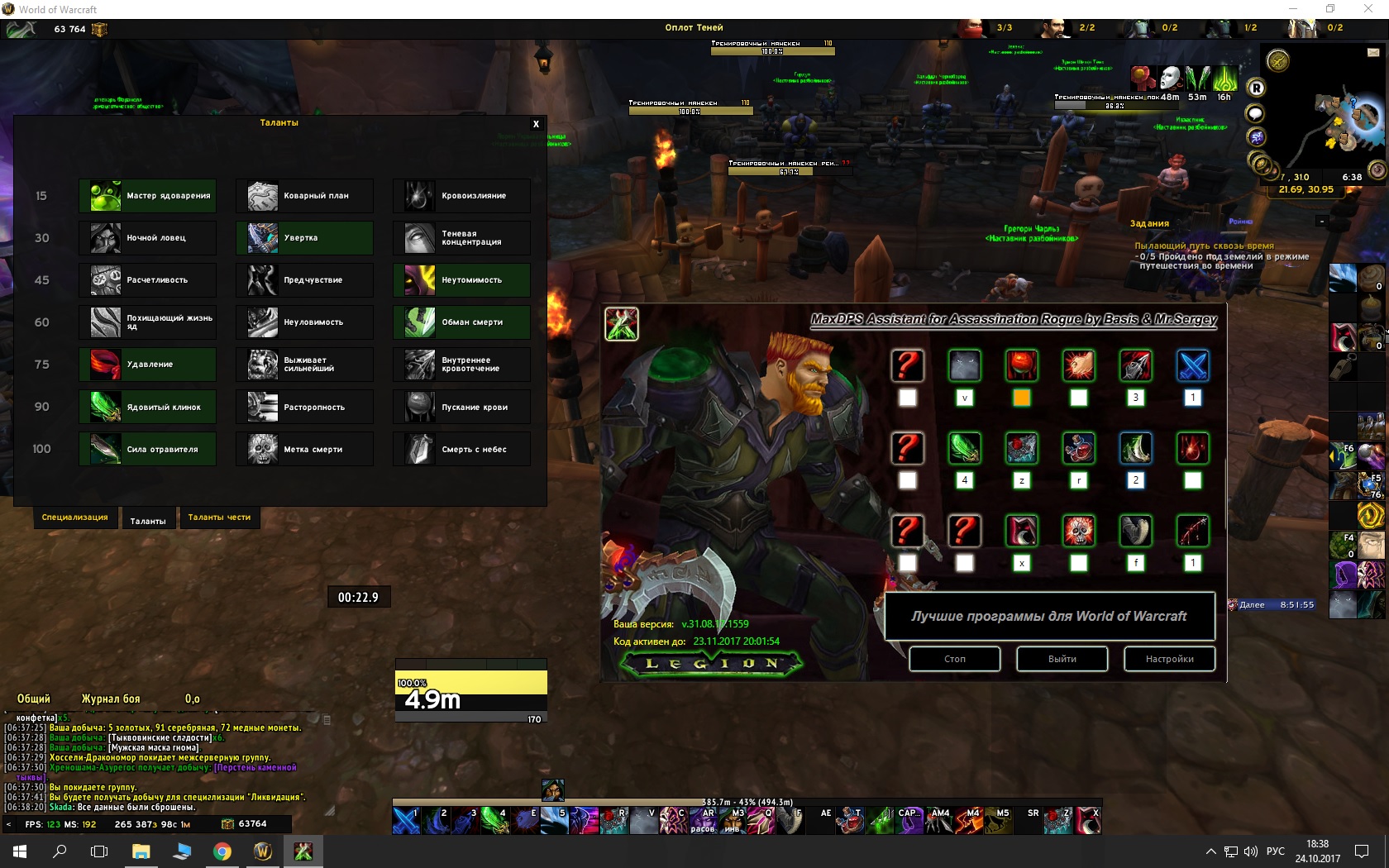Open the Таланты чести tab
The height and width of the screenshot is (868, 1389).
coord(219,517)
